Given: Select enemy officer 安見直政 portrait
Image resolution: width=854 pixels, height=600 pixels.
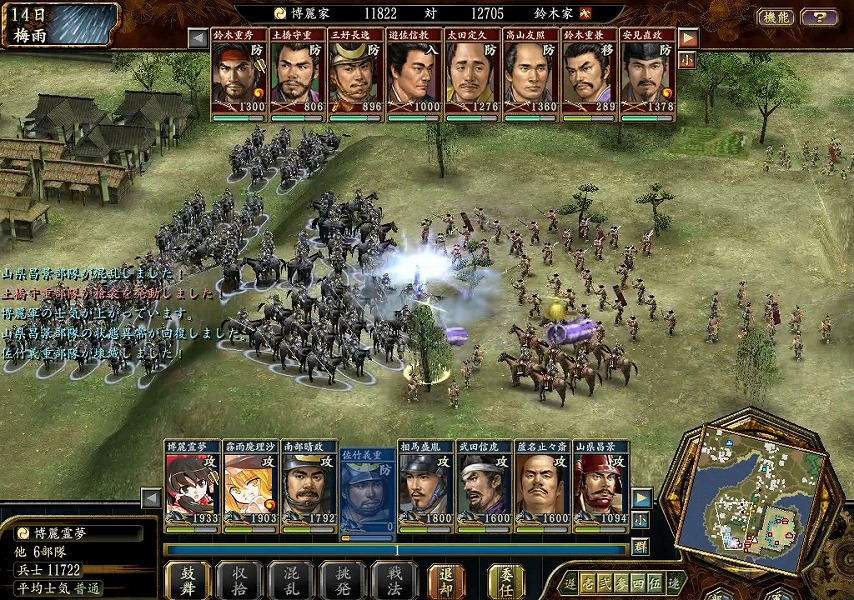Looking at the screenshot, I should point(647,76).
